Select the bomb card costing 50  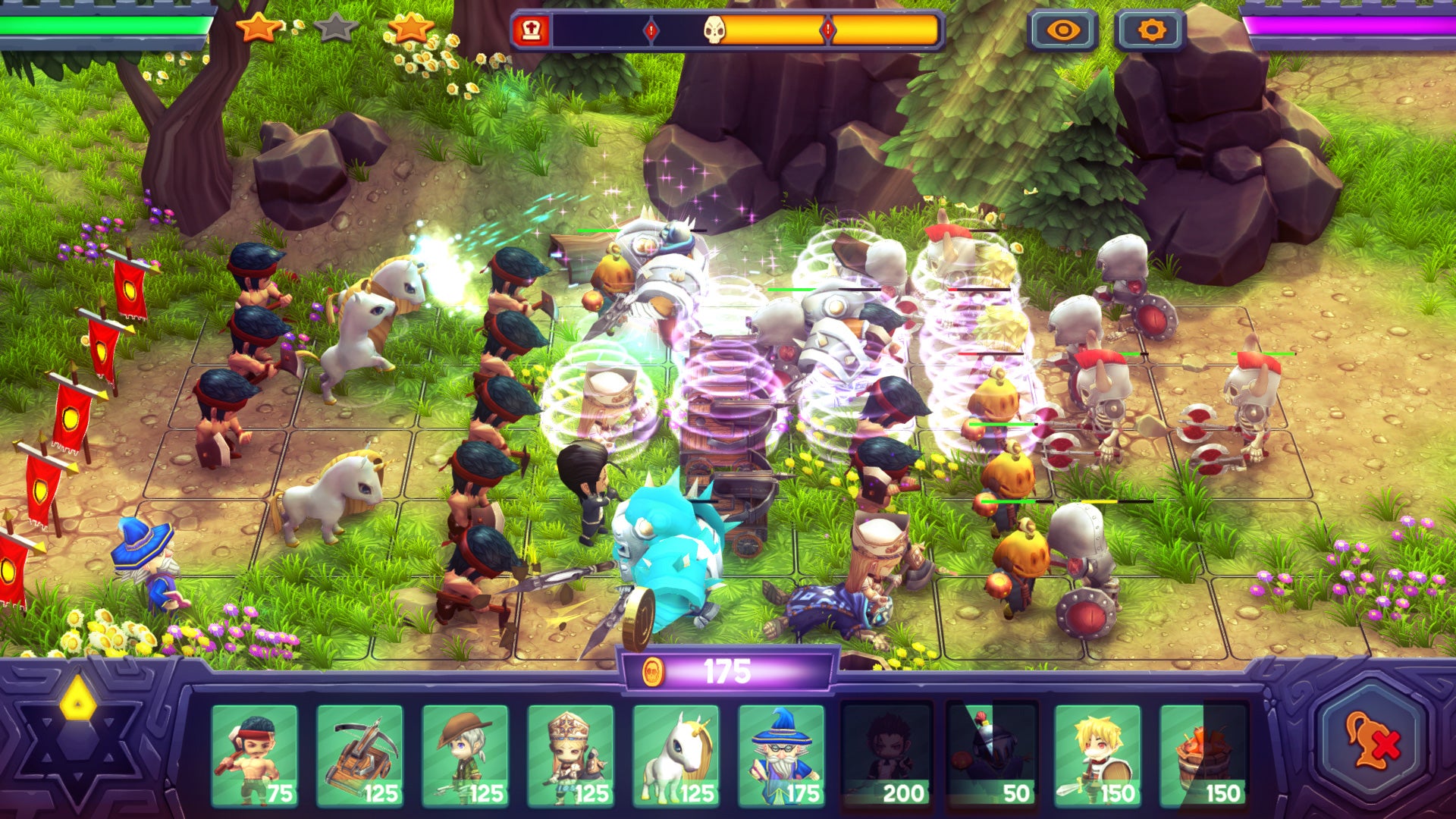tap(992, 755)
